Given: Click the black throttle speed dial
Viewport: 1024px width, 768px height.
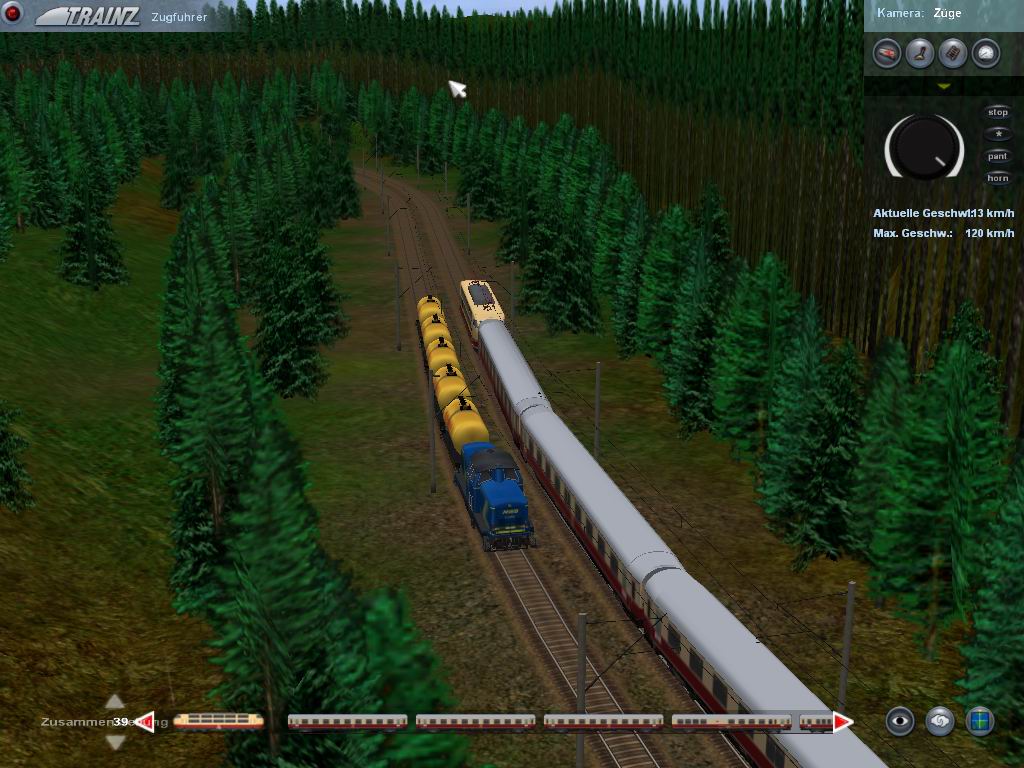Looking at the screenshot, I should coord(924,148).
